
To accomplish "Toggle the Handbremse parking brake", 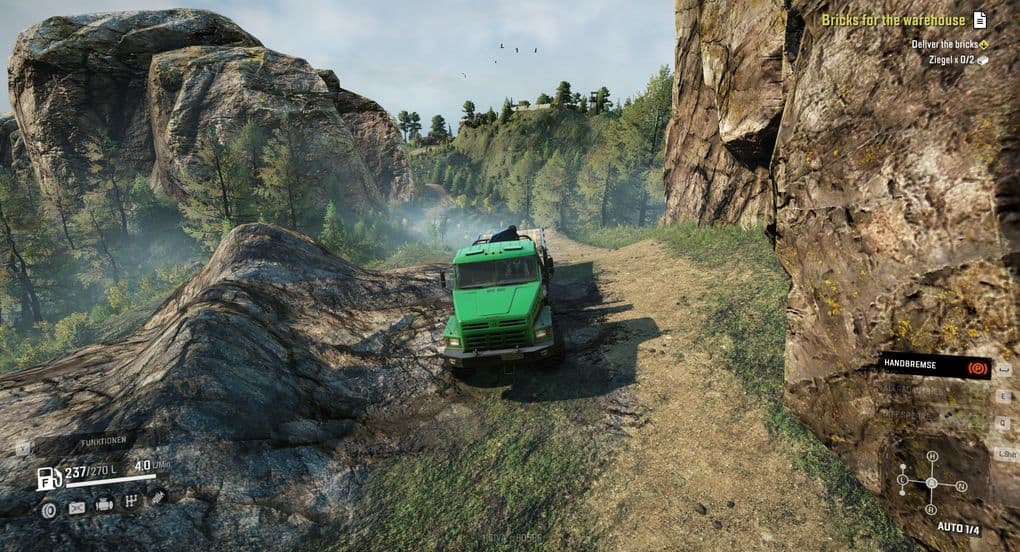I will pyautogui.click(x=934, y=367).
